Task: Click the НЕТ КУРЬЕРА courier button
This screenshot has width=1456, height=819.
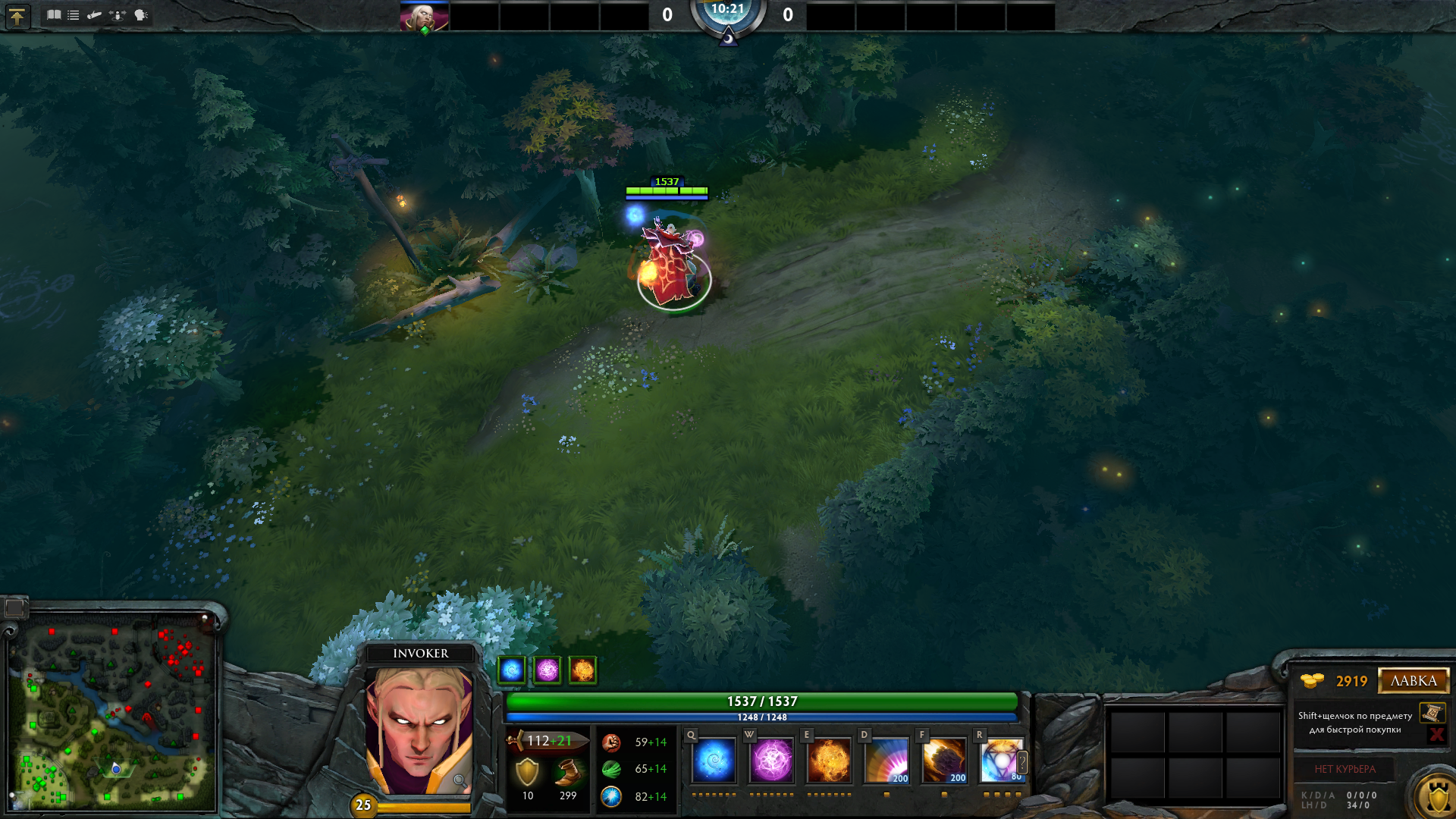Action: coord(1345,769)
